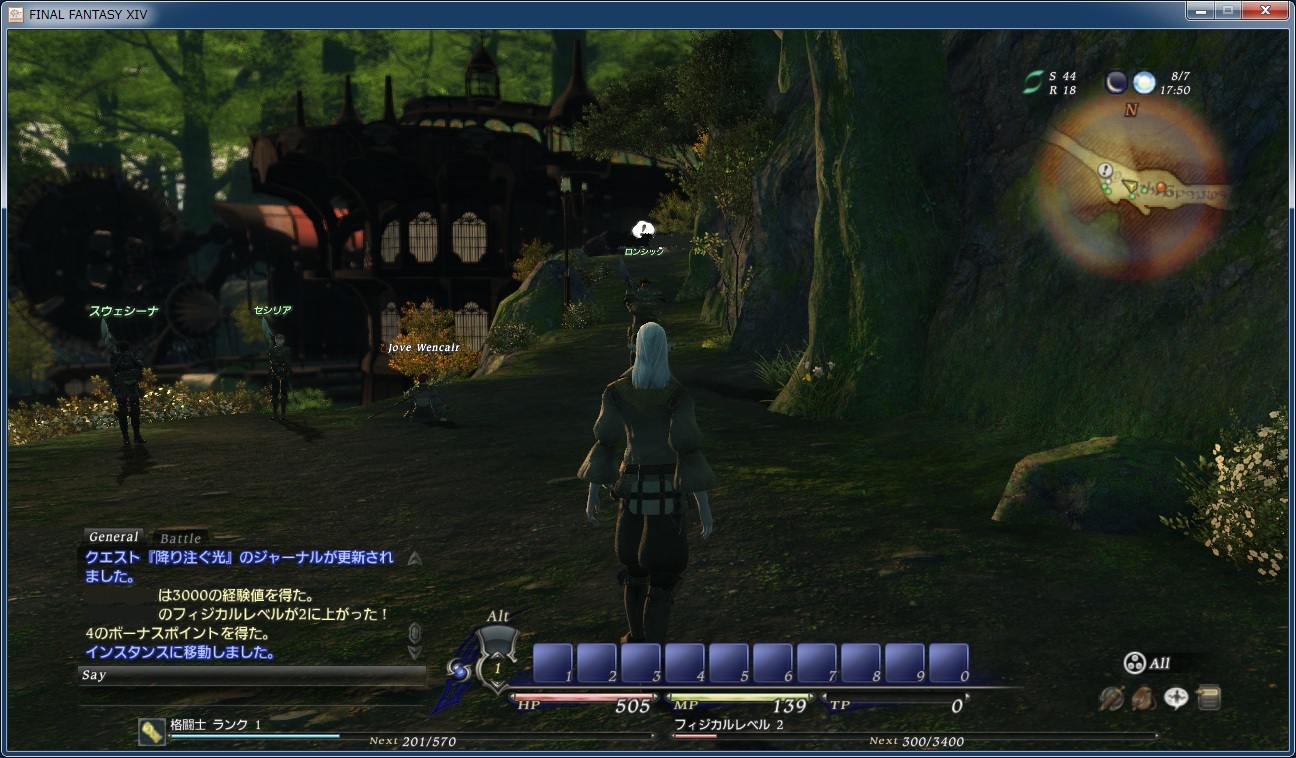Open the circular minimap
Image resolution: width=1296 pixels, height=758 pixels.
click(x=1131, y=190)
